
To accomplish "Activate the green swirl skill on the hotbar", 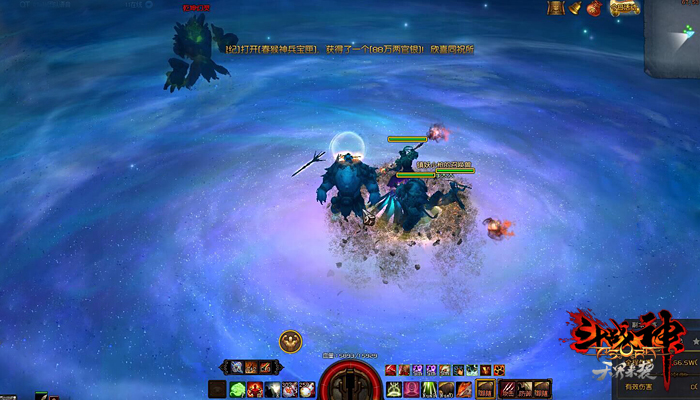I will (x=238, y=389).
